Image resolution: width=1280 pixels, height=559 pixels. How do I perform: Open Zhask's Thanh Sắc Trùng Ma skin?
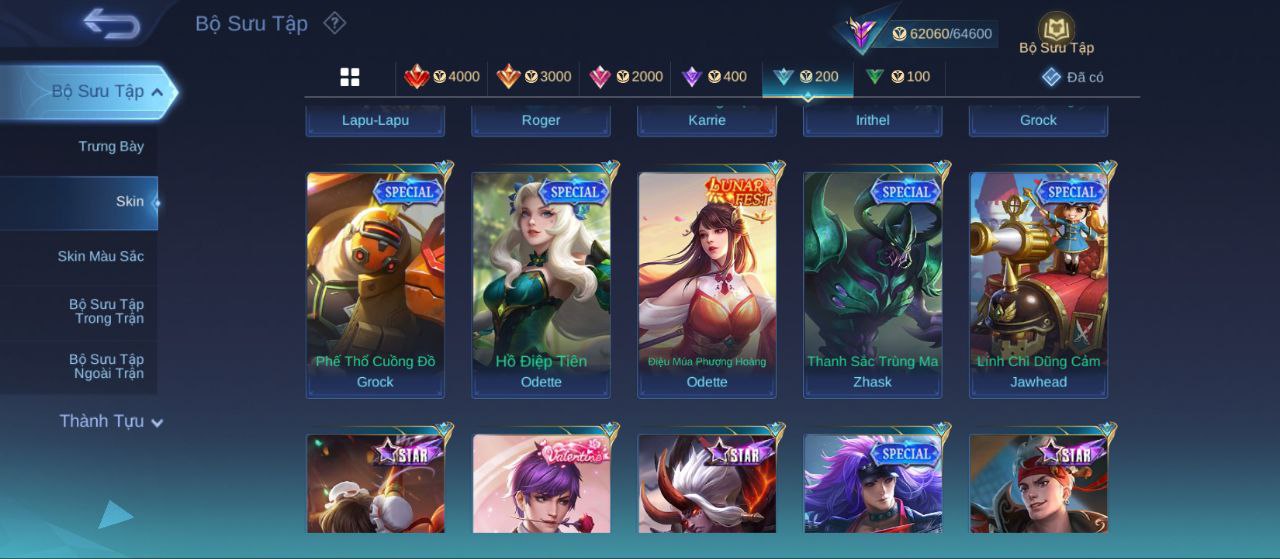(873, 284)
